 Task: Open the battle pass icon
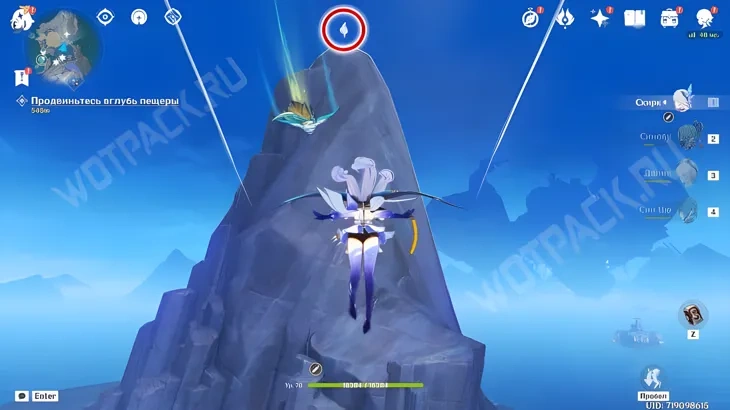[565, 18]
